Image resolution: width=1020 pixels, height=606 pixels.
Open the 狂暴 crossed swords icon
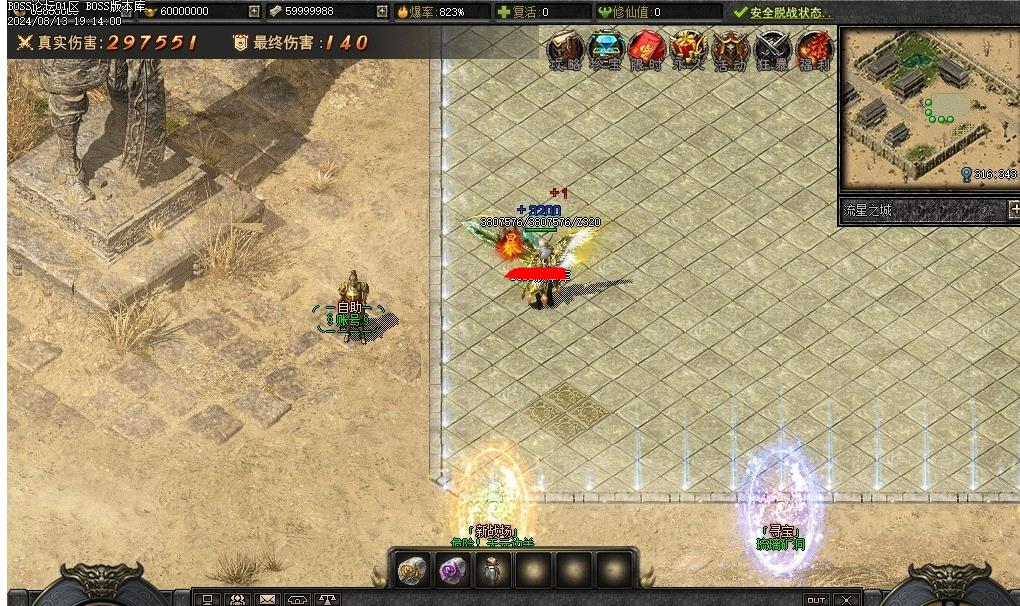772,49
